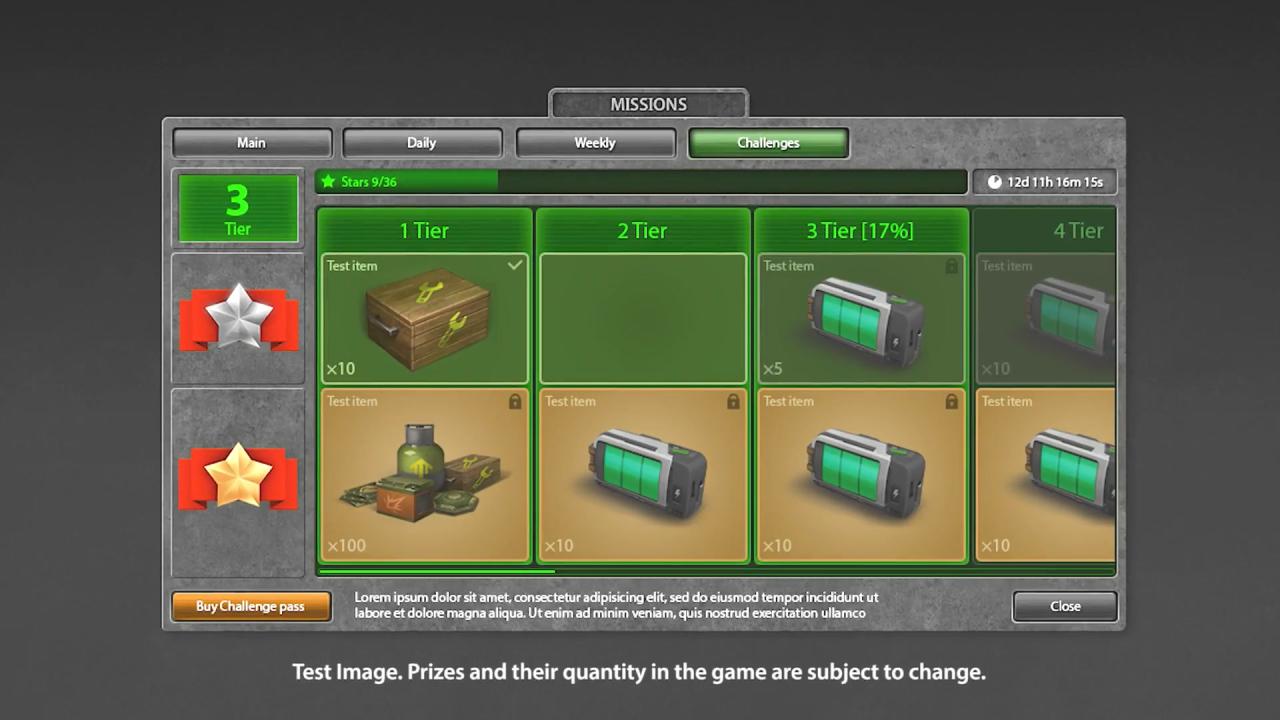This screenshot has width=1280, height=720.
Task: Select the wooden crate x10 reward
Action: [425, 319]
